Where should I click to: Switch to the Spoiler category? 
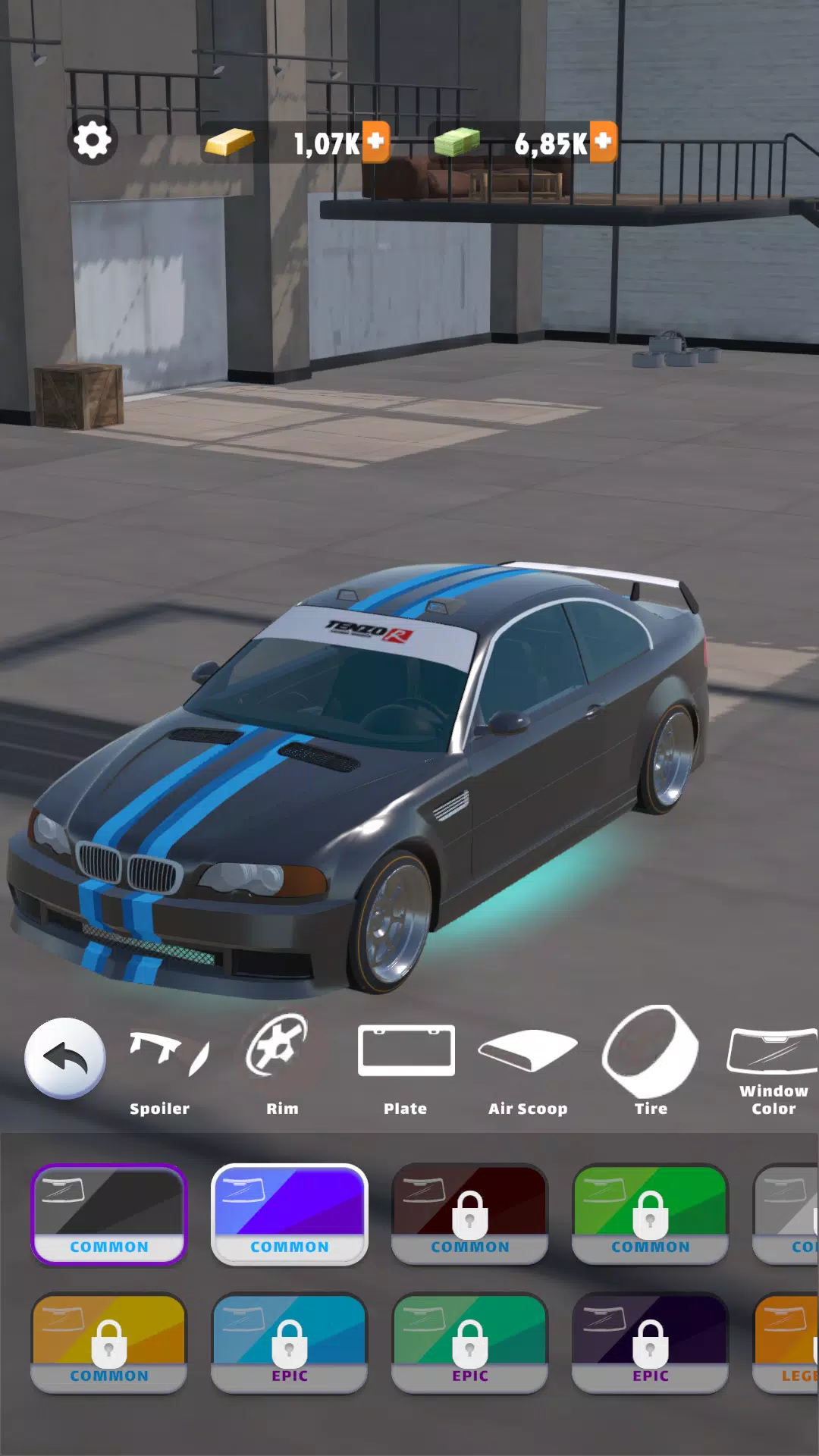[x=160, y=1065]
